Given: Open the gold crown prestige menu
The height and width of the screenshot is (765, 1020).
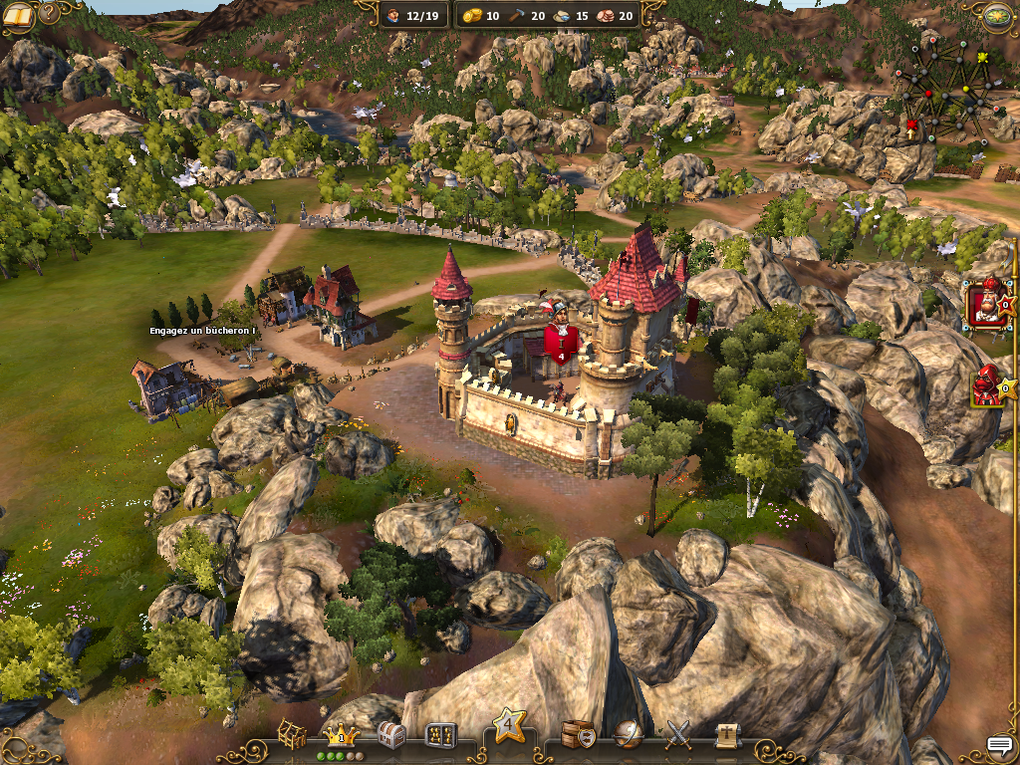Looking at the screenshot, I should pos(342,736).
